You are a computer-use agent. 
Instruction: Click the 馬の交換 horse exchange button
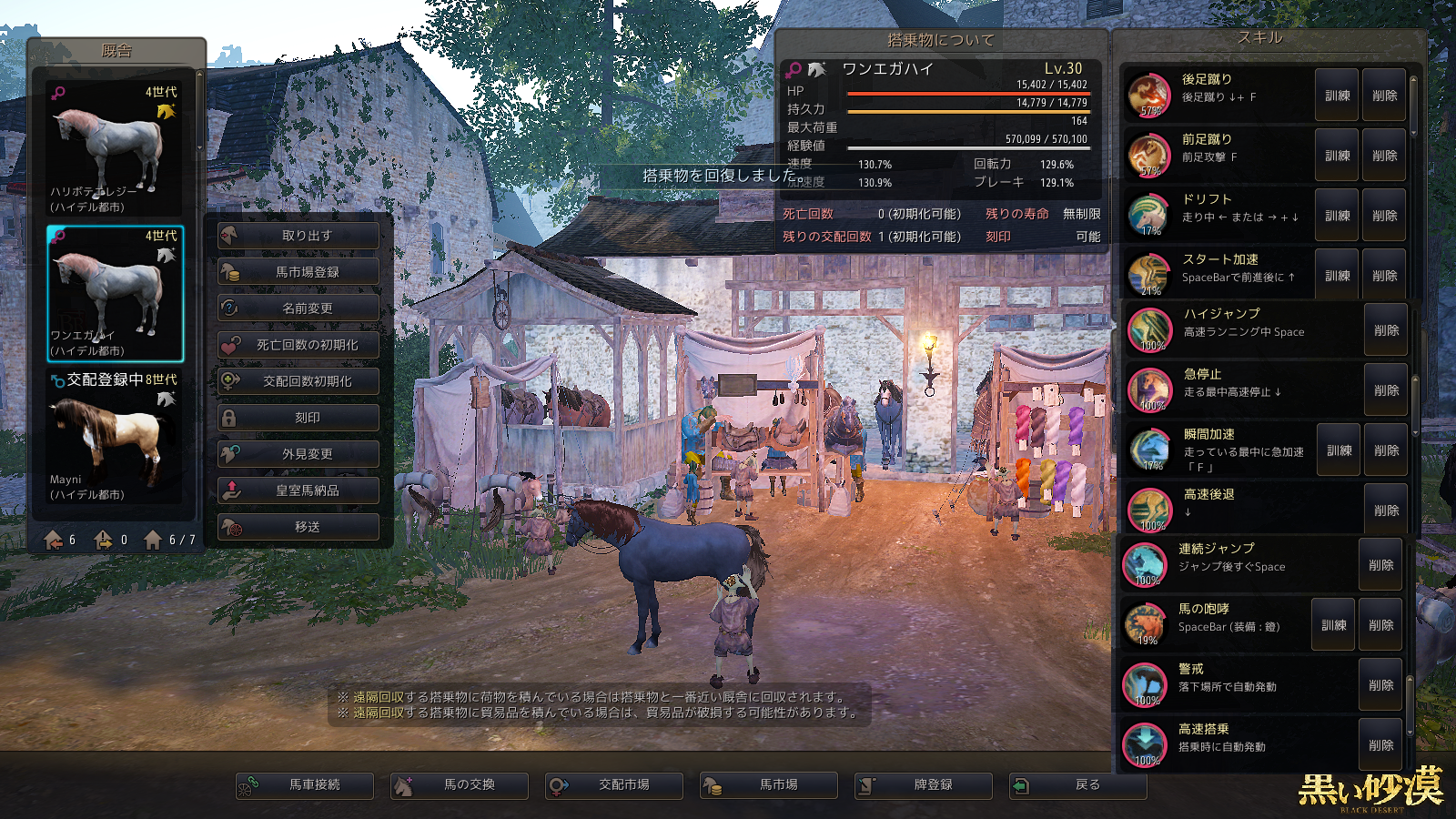point(460,784)
